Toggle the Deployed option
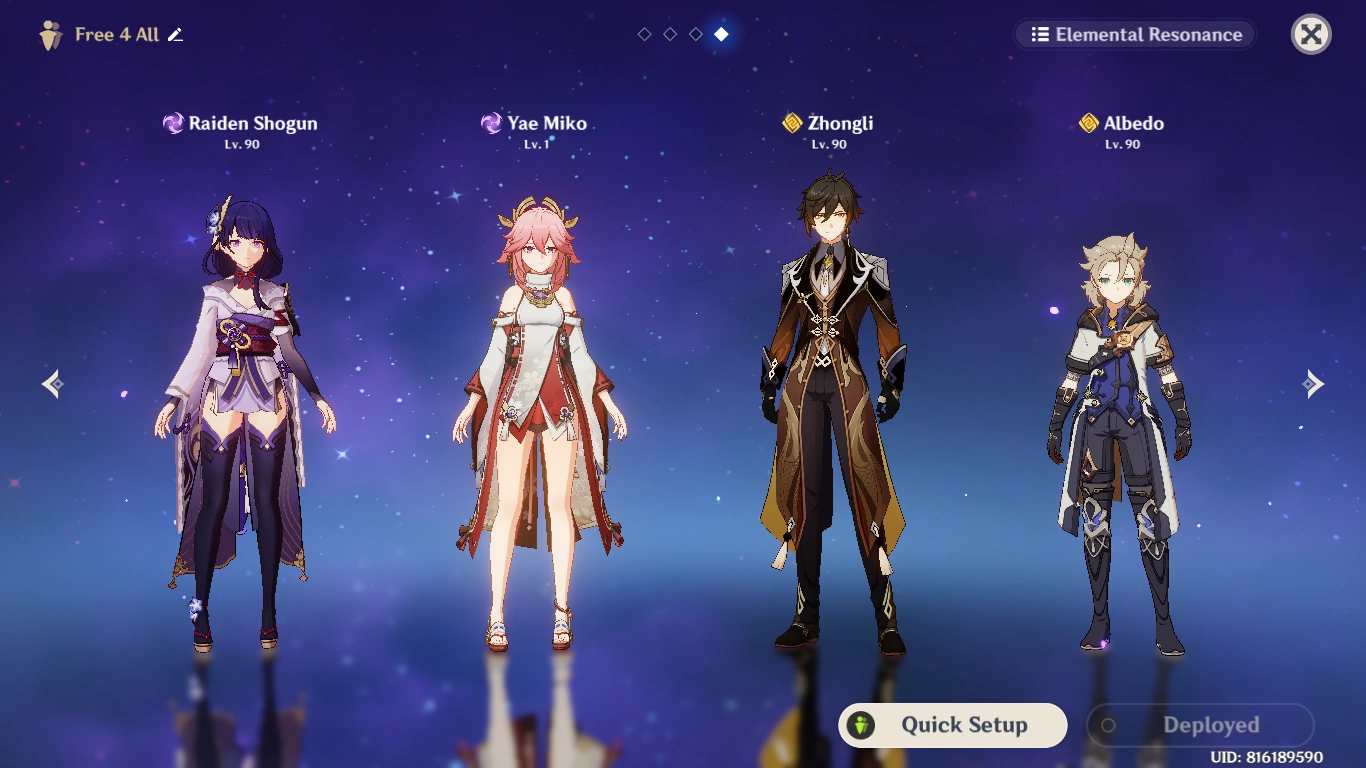Screen dimensions: 1366x768 click(1199, 725)
